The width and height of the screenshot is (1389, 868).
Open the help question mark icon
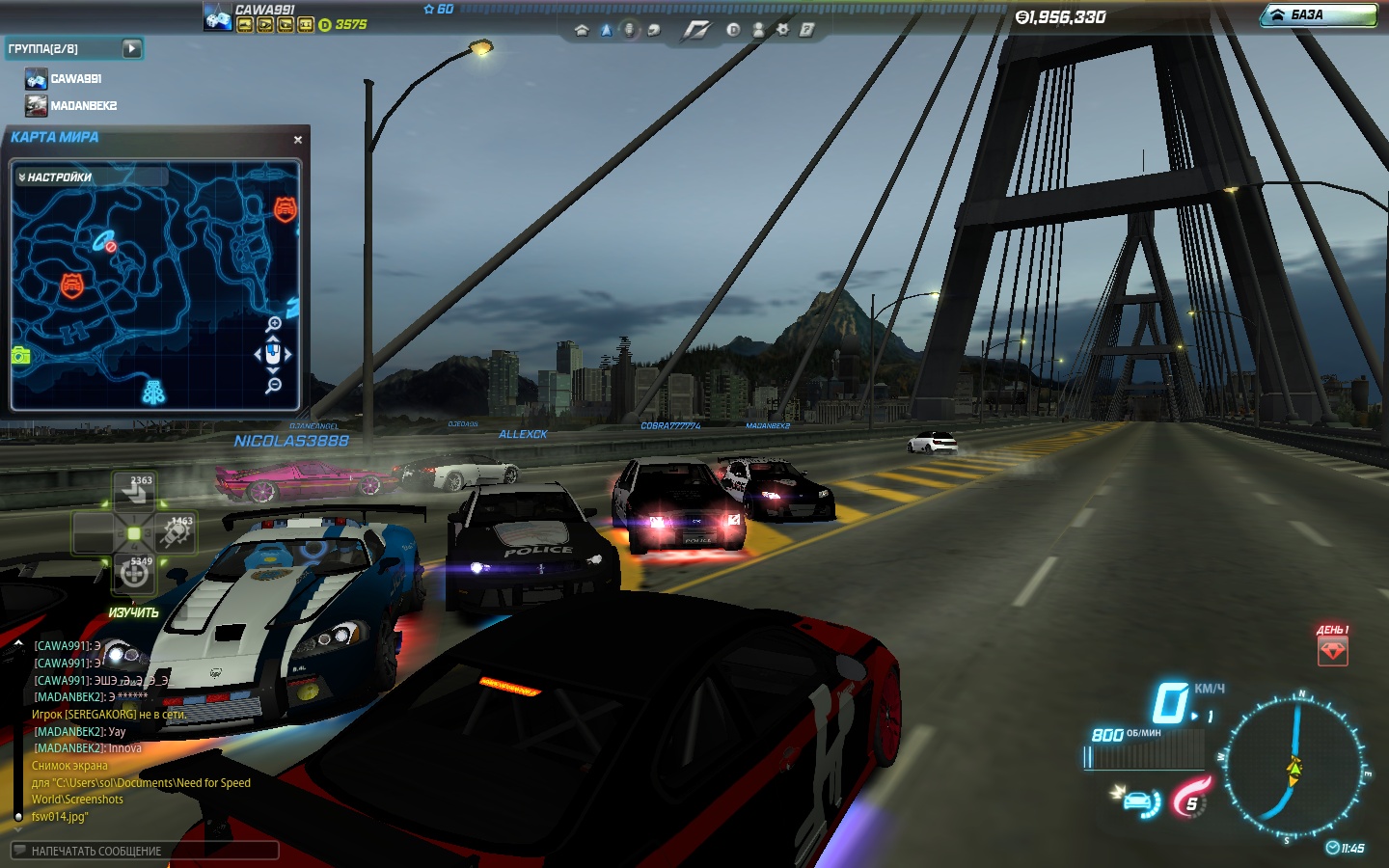806,30
